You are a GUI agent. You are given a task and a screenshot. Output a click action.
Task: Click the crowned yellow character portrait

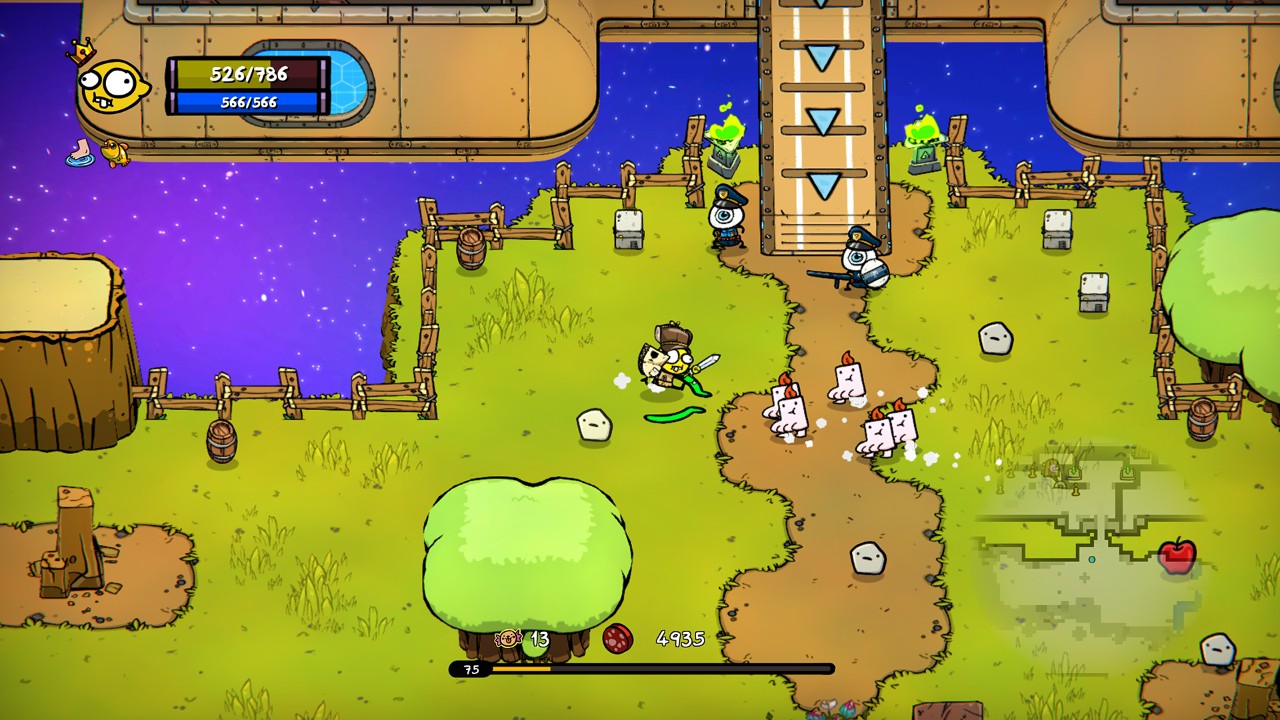click(111, 85)
